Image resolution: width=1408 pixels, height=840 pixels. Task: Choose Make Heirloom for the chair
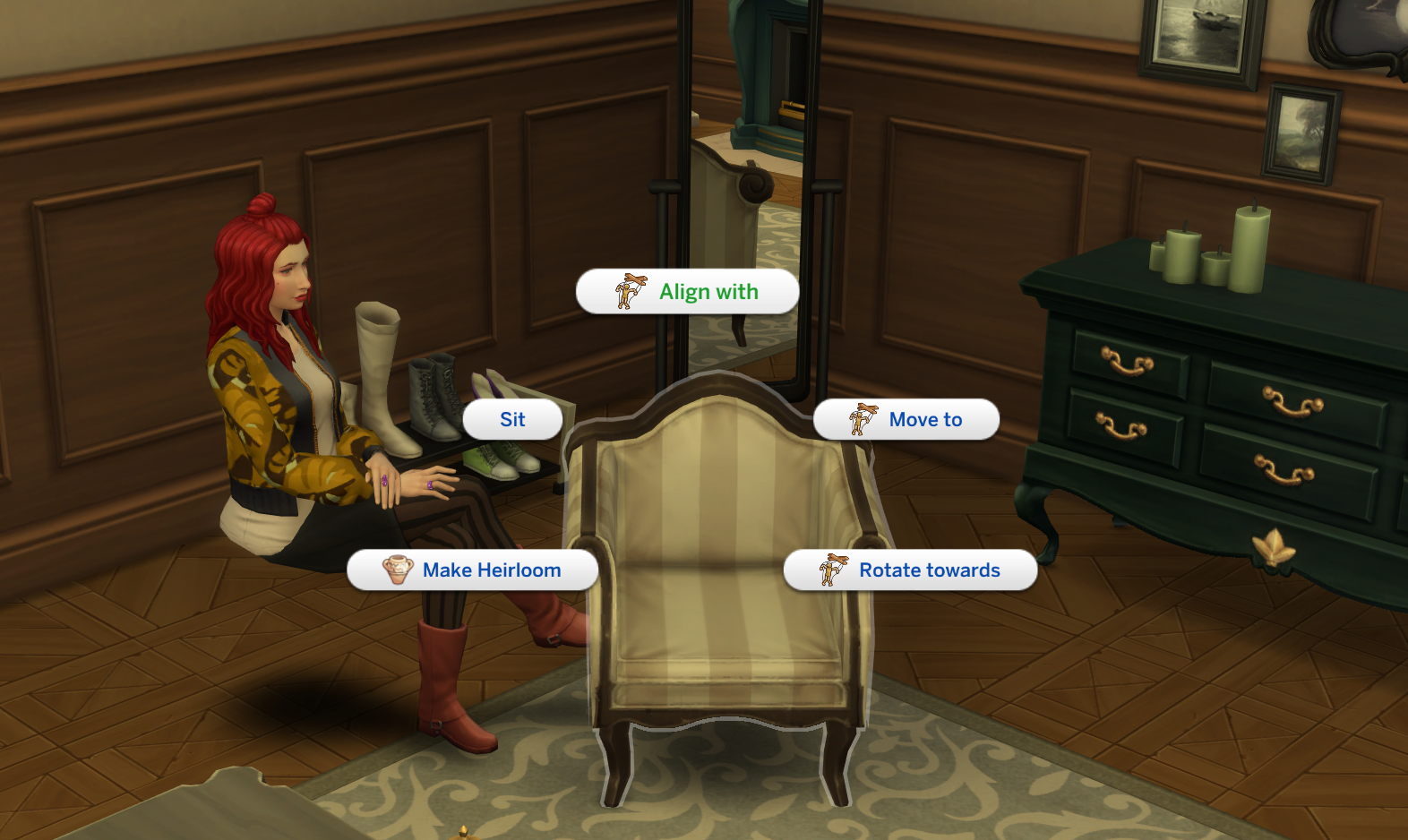489,570
